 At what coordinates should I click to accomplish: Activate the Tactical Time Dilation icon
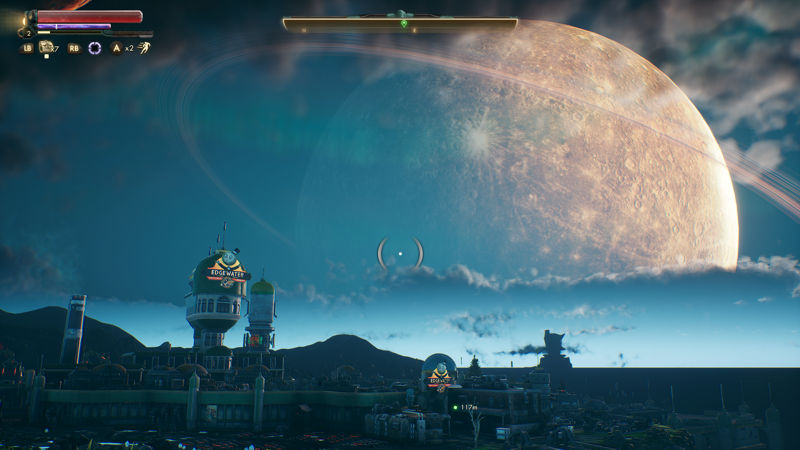[94, 47]
